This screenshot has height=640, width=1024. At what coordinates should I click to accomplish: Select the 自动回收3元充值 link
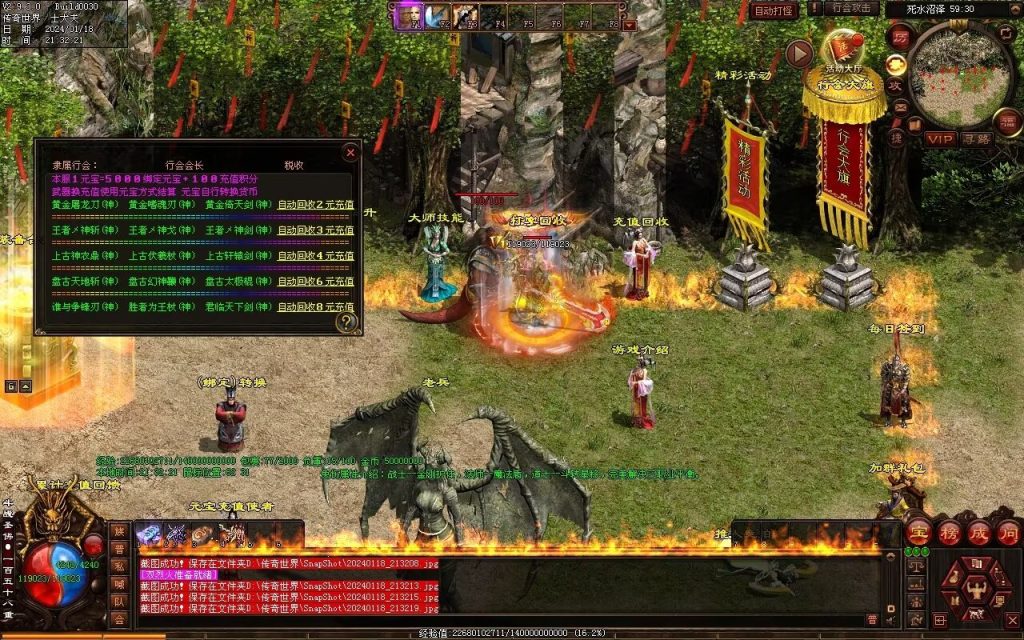315,230
